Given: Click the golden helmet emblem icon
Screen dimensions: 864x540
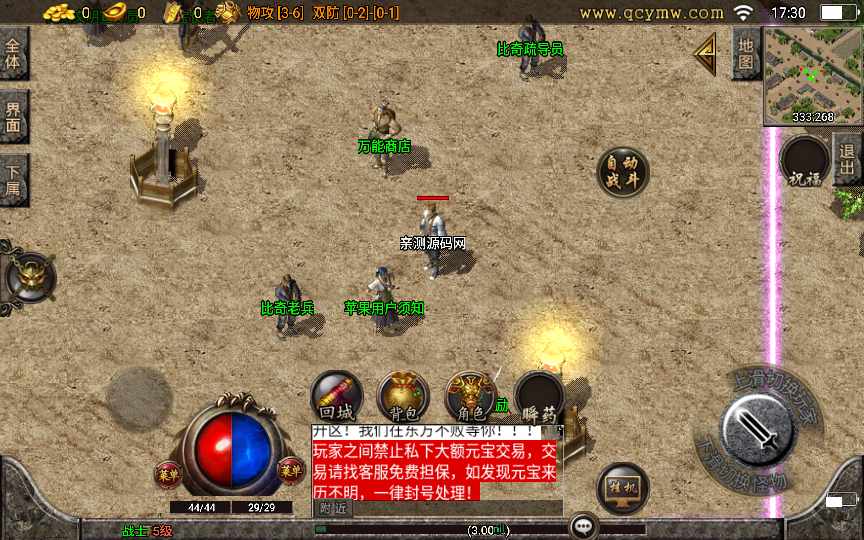Looking at the screenshot, I should [28, 277].
